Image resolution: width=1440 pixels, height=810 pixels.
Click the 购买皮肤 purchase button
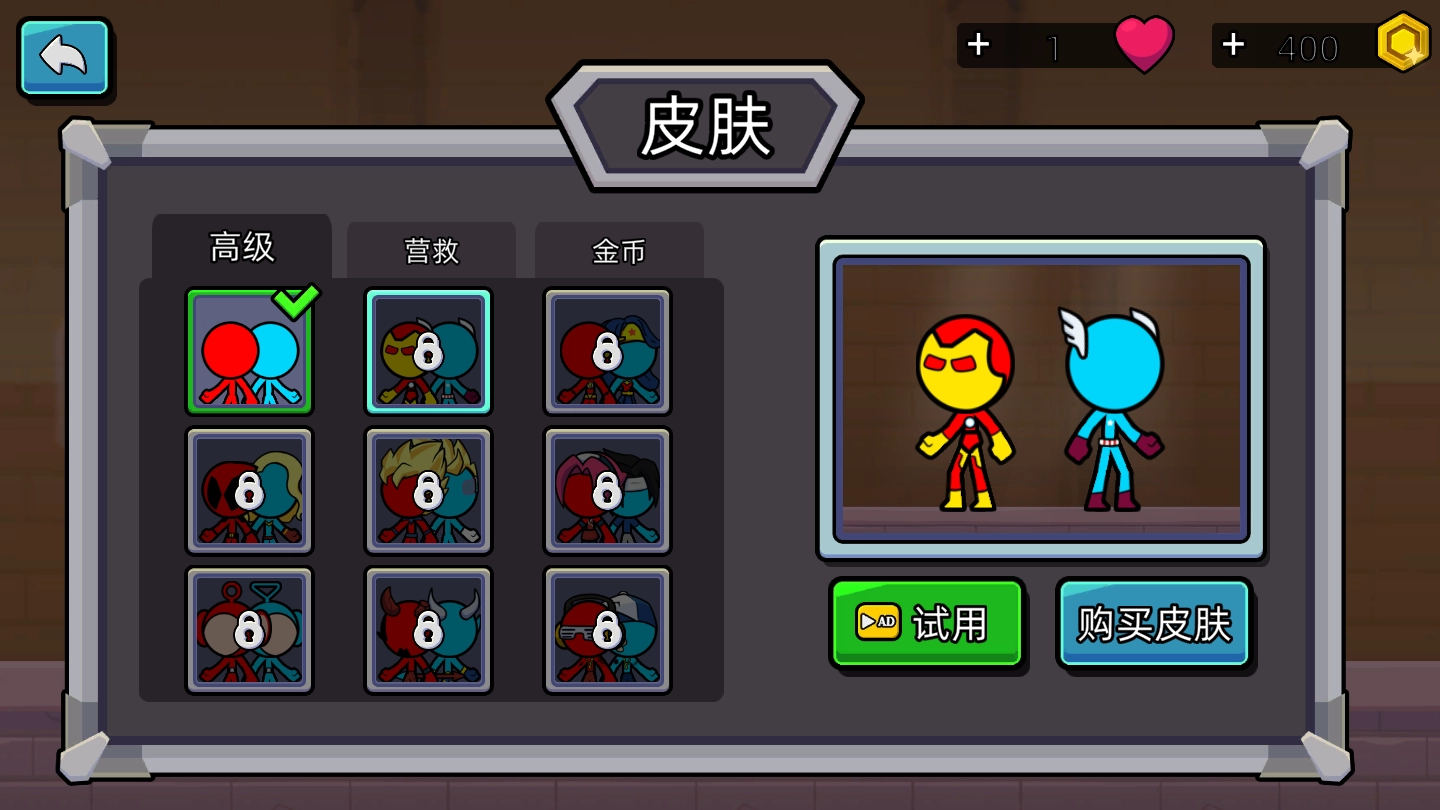pyautogui.click(x=1152, y=622)
